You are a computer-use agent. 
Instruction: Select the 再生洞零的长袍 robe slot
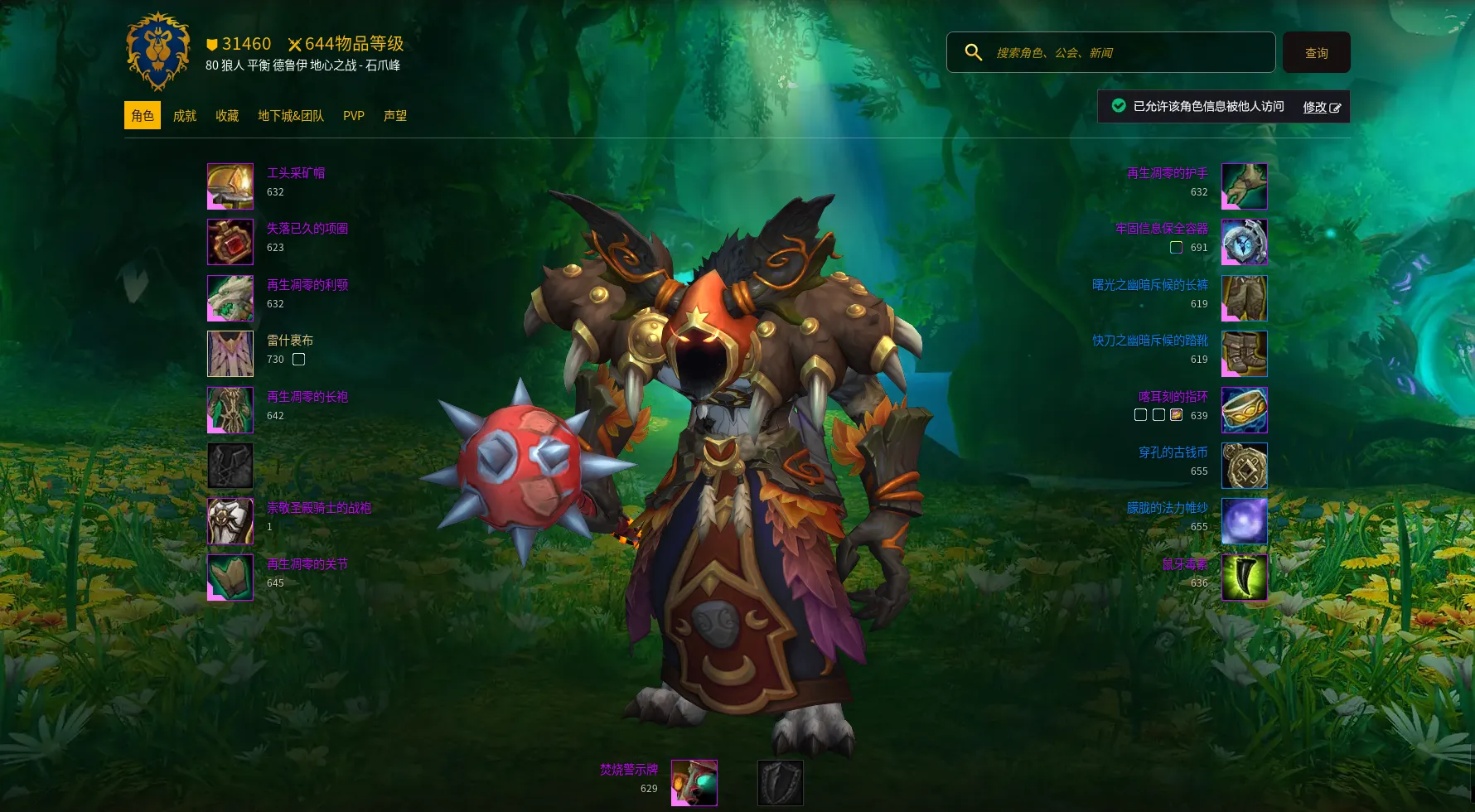point(230,410)
